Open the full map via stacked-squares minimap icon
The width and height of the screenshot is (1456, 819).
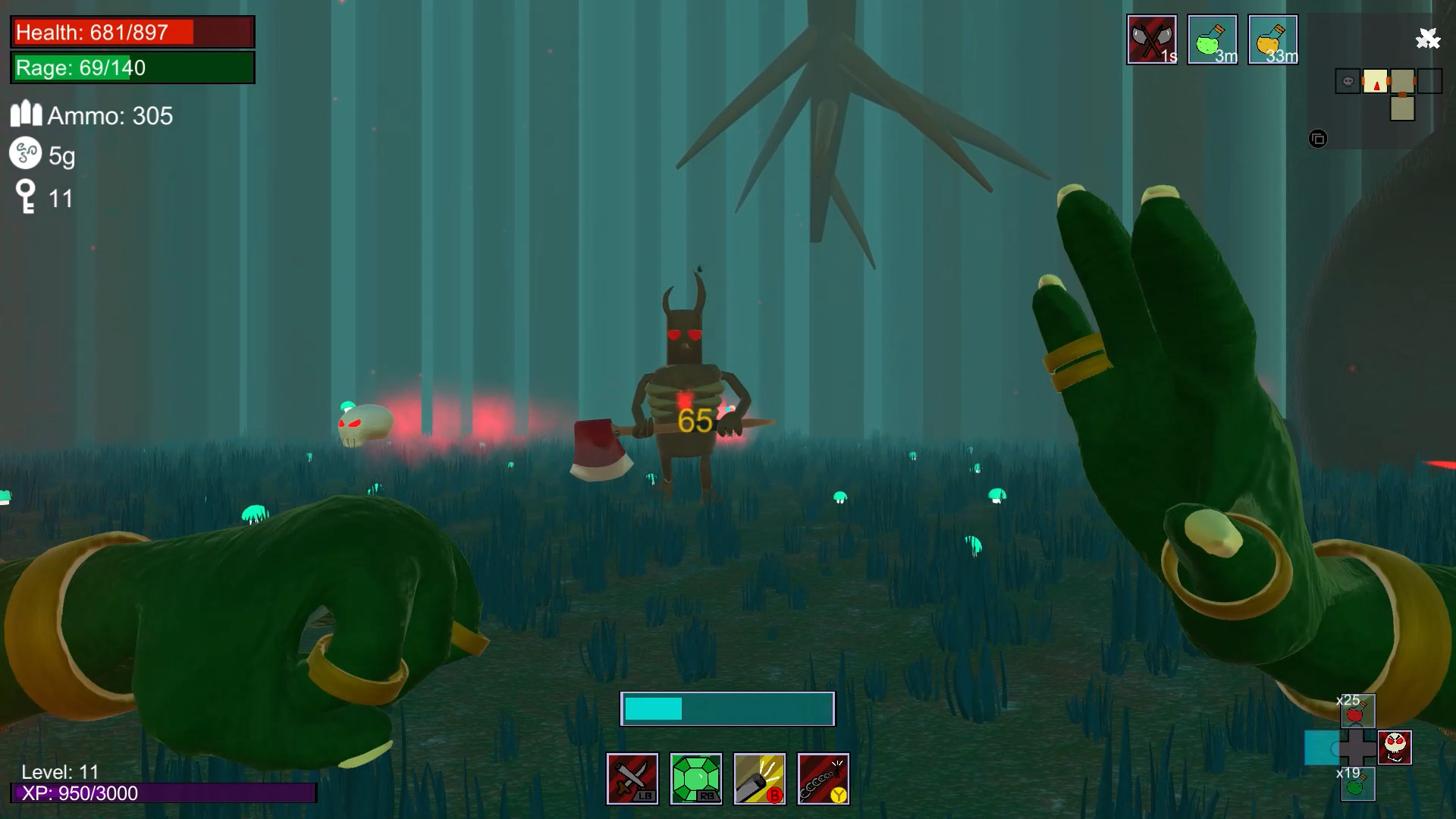pyautogui.click(x=1318, y=139)
